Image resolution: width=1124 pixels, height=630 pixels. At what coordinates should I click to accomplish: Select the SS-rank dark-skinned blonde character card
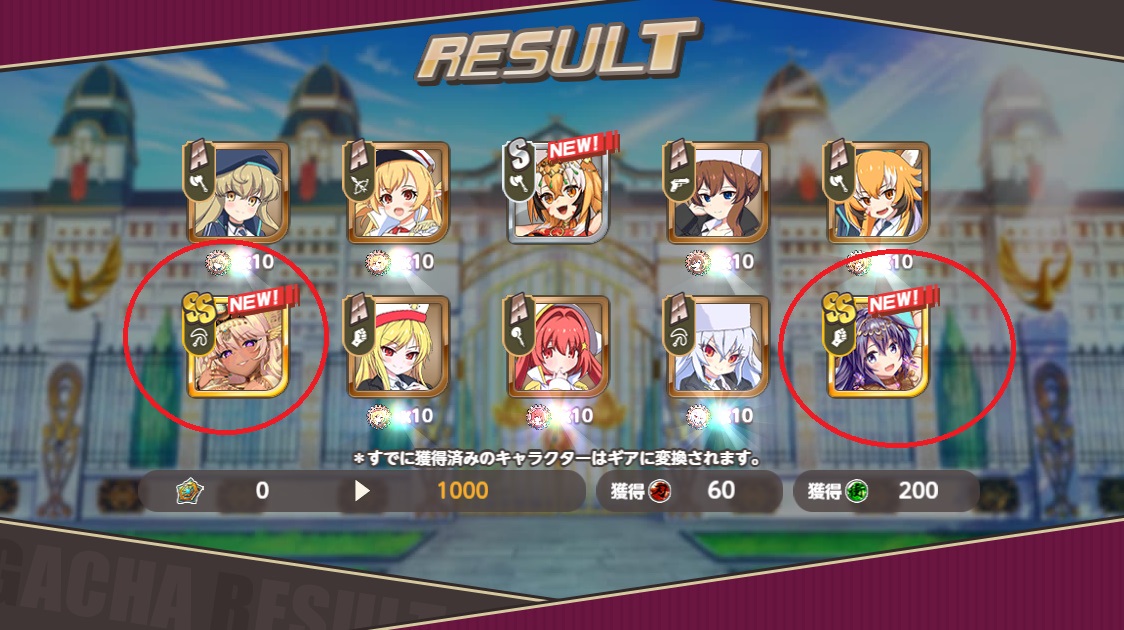[238, 346]
